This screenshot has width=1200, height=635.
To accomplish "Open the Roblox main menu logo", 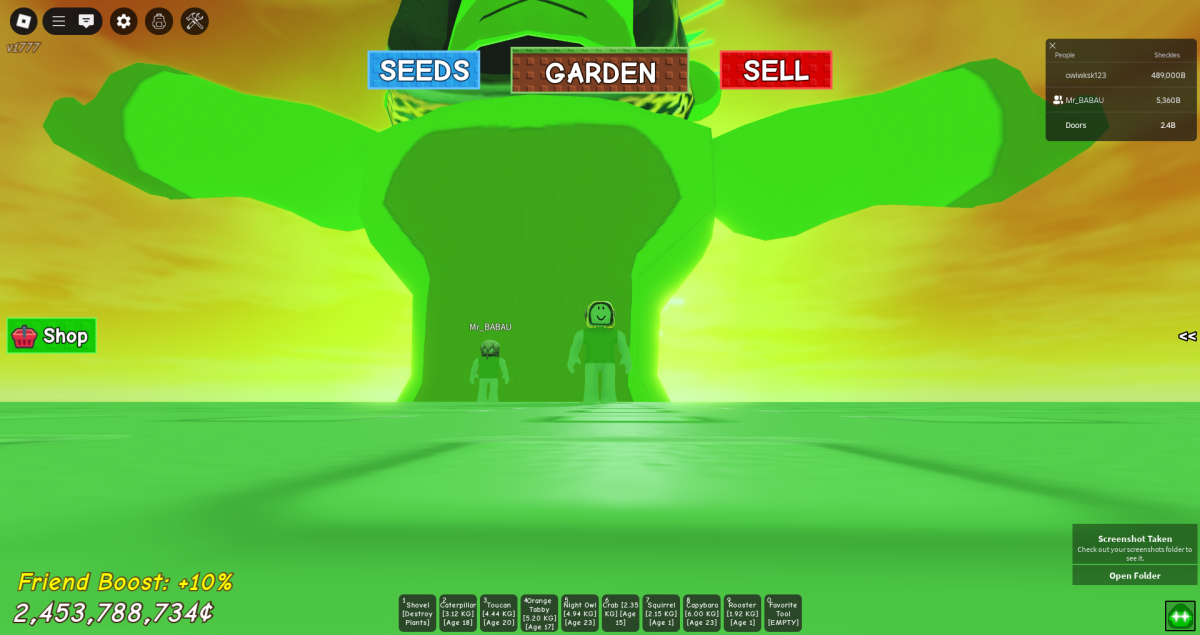I will (x=24, y=21).
